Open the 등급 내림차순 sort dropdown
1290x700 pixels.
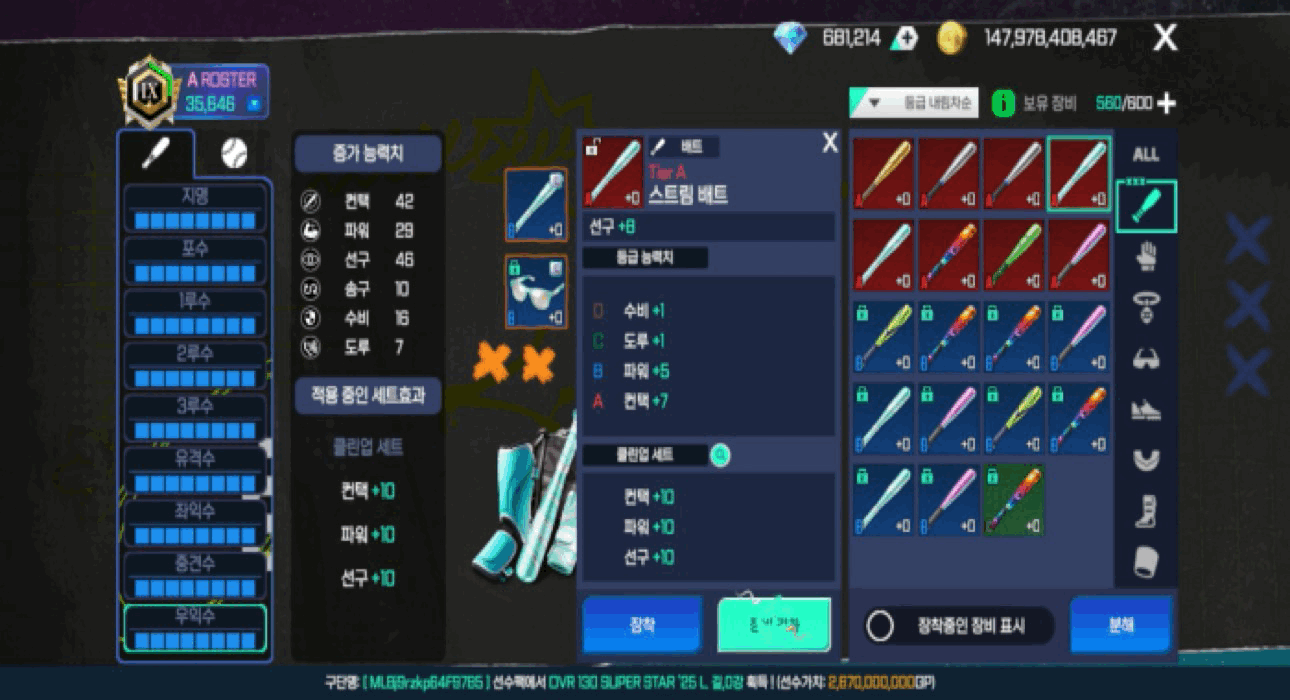[914, 102]
